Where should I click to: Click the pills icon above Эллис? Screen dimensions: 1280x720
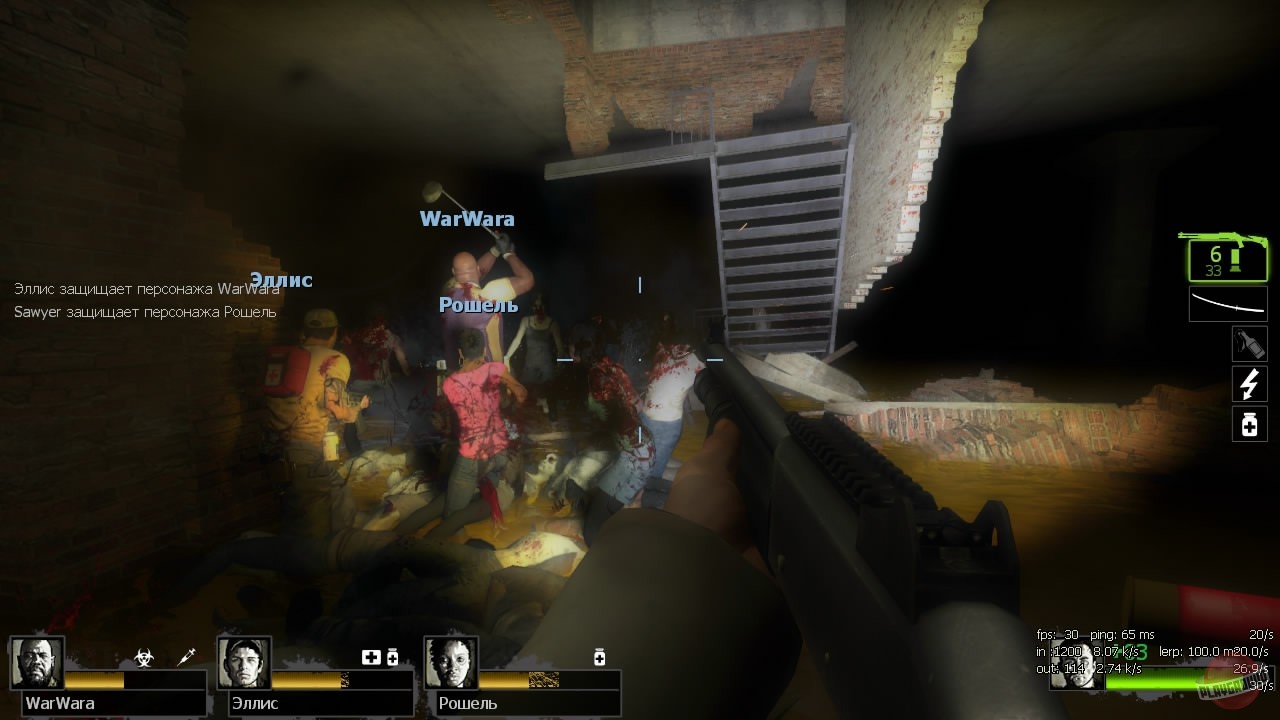394,658
